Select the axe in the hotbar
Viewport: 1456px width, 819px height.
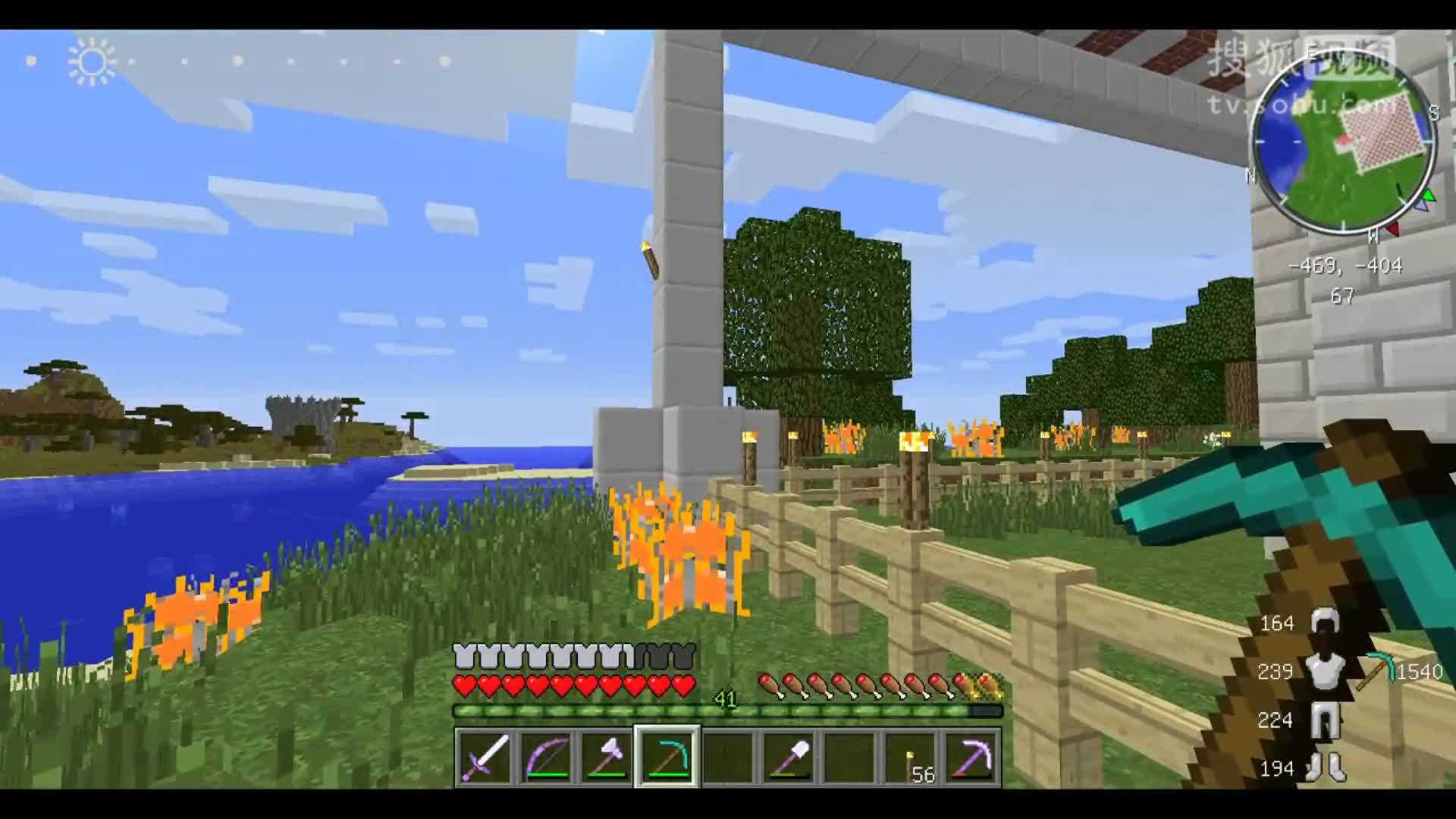tap(606, 757)
